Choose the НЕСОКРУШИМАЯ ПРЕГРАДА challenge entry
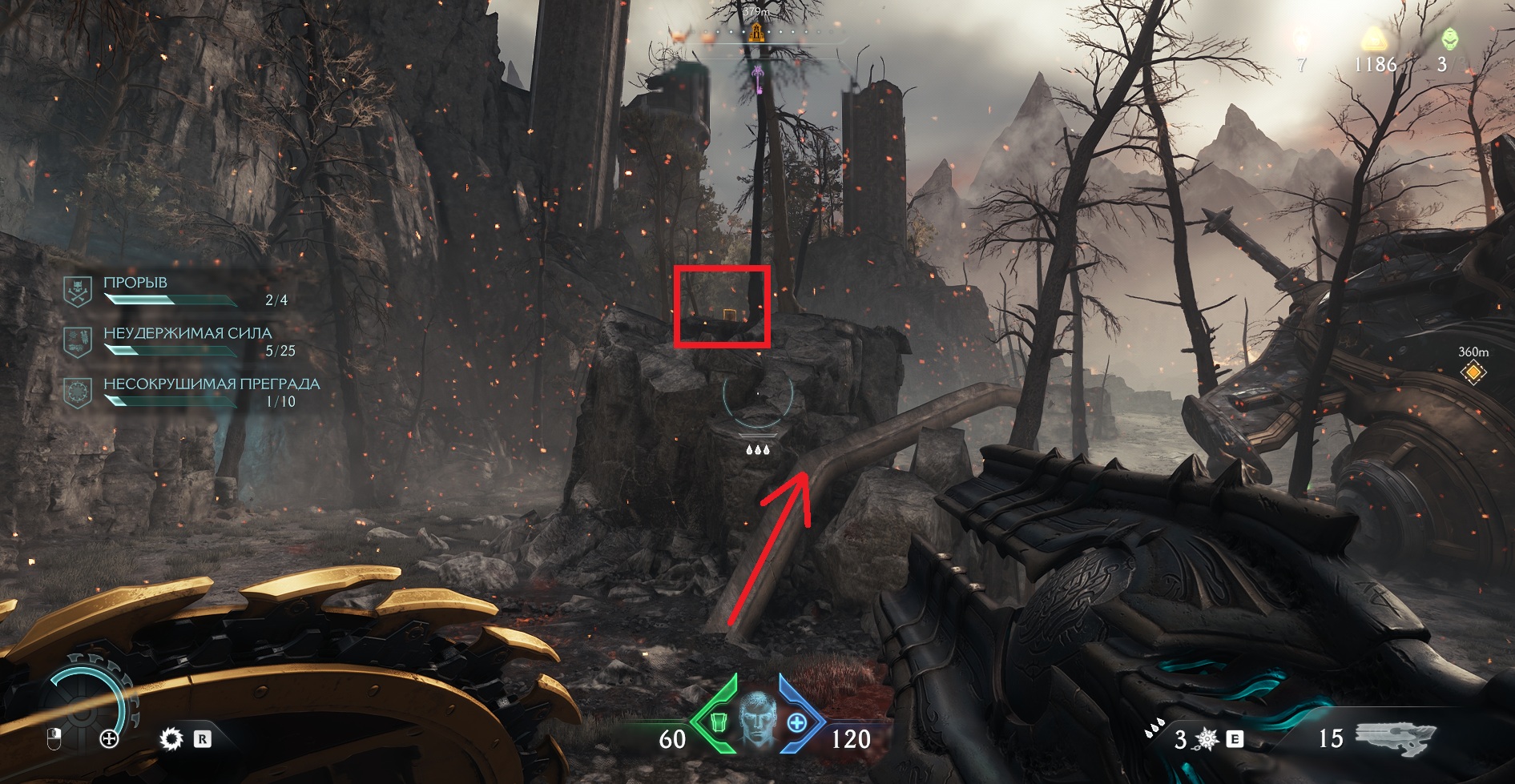The height and width of the screenshot is (784, 1515). [x=211, y=384]
